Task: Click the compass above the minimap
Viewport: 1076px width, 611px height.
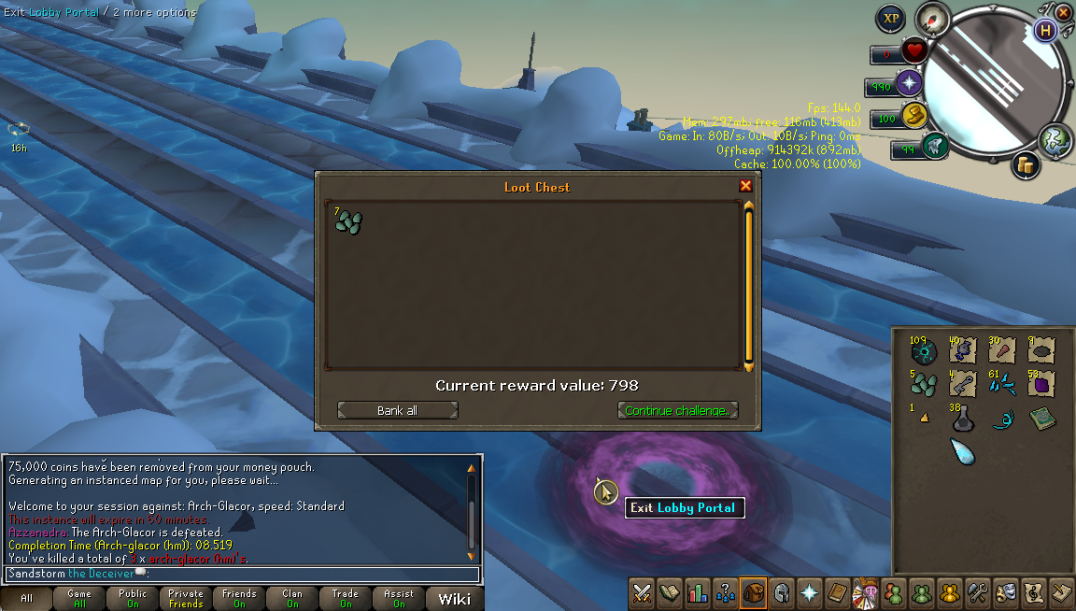Action: pos(932,19)
